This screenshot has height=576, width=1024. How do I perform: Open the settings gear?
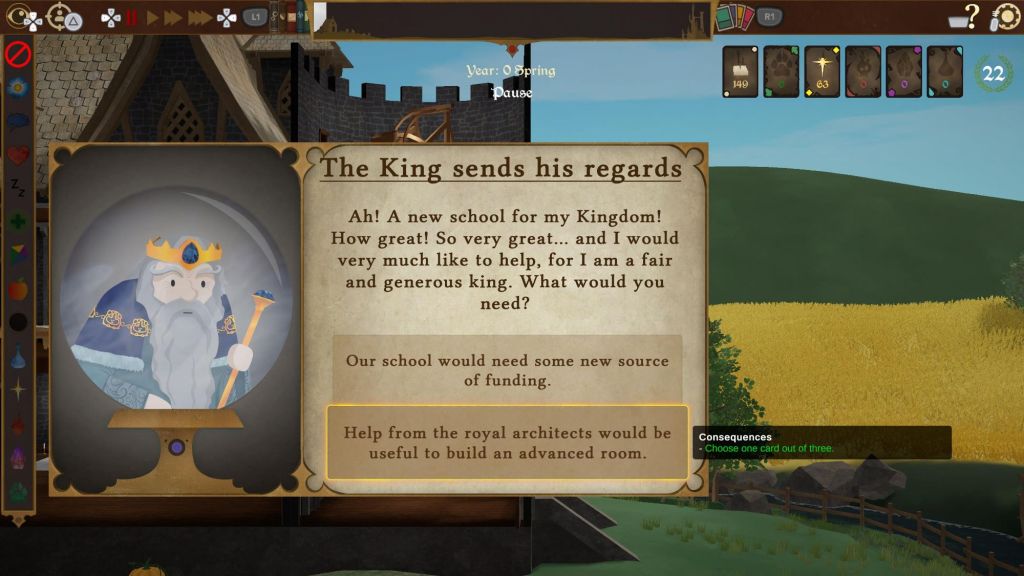[x=1005, y=17]
